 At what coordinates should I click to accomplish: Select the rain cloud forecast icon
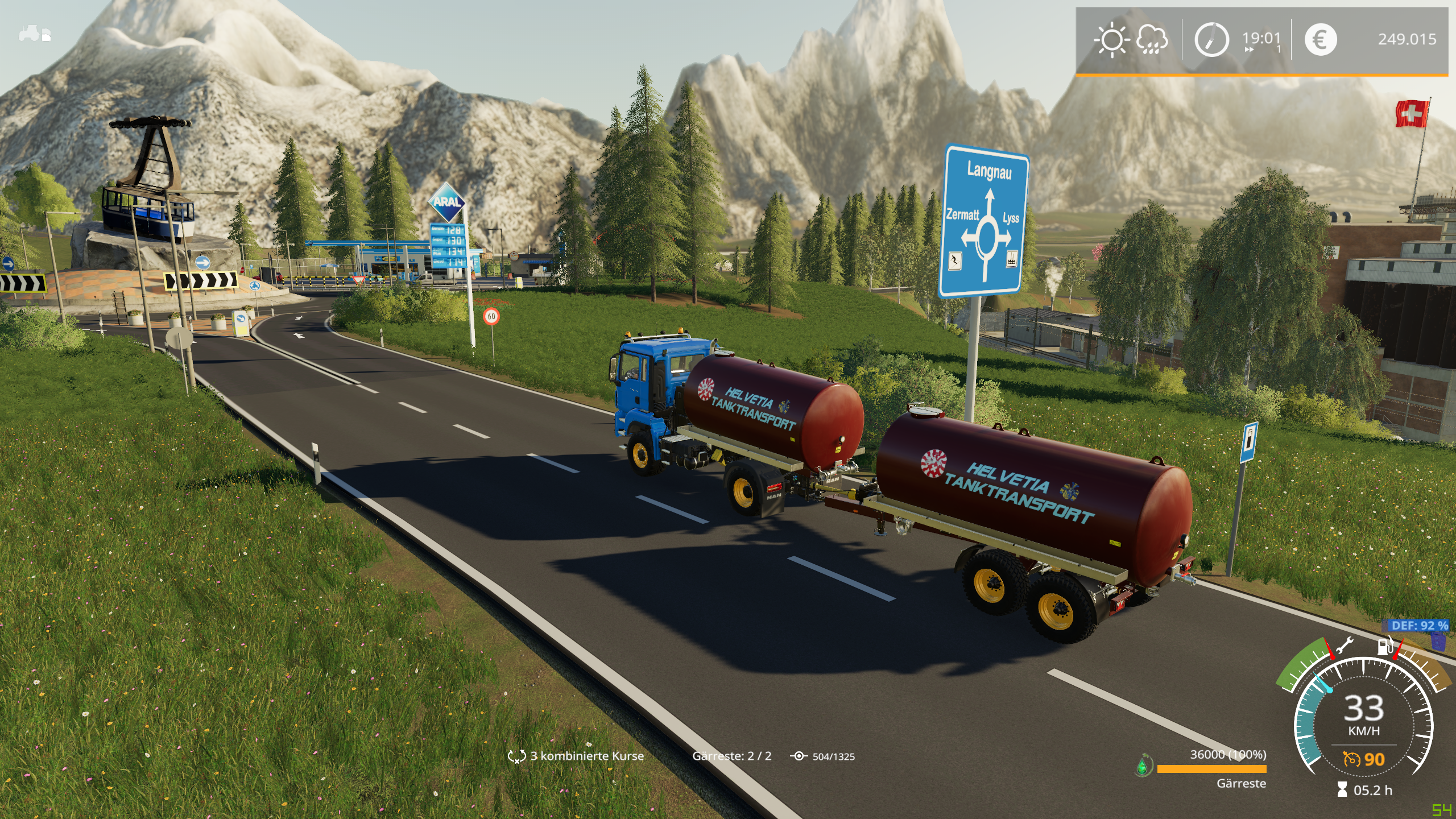(x=1152, y=40)
